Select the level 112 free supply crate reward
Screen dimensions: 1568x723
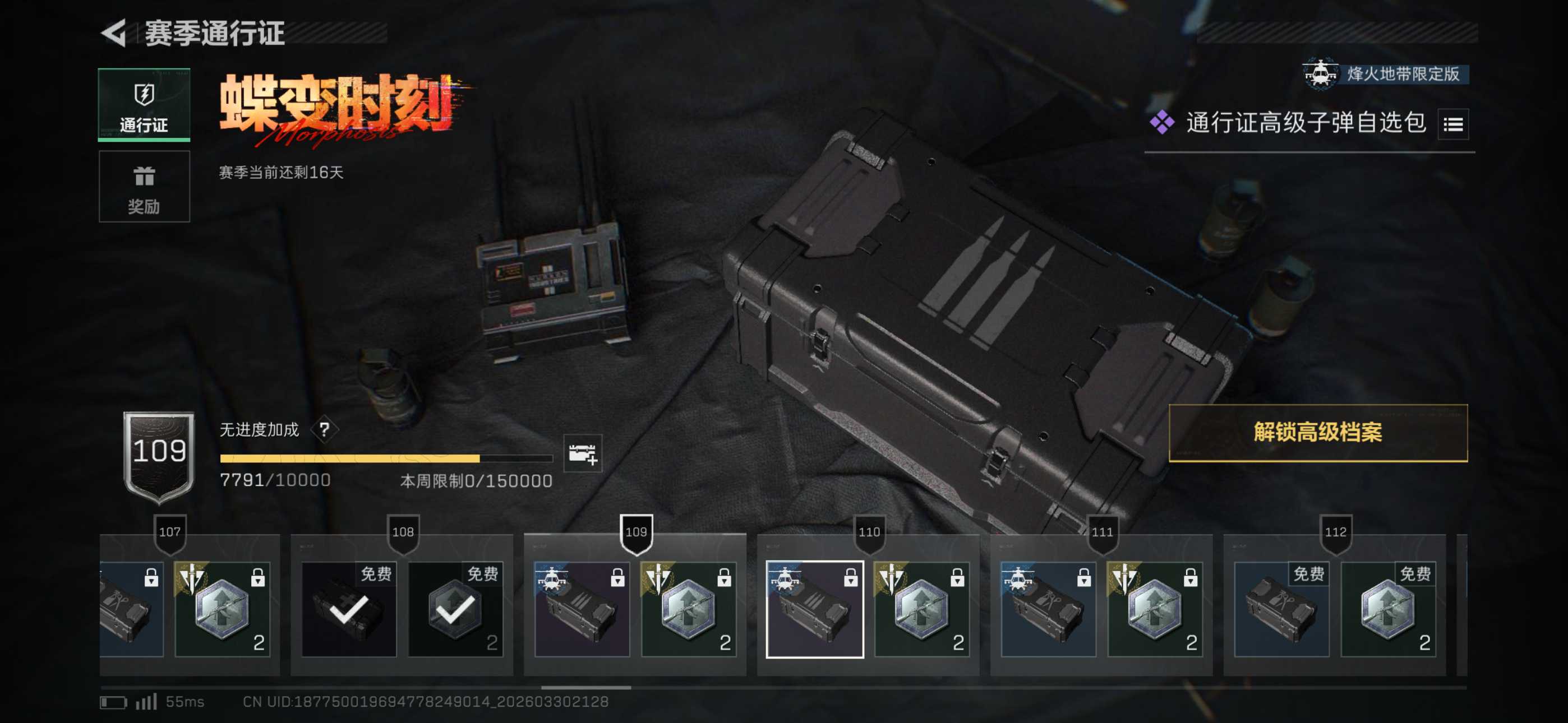[1281, 609]
